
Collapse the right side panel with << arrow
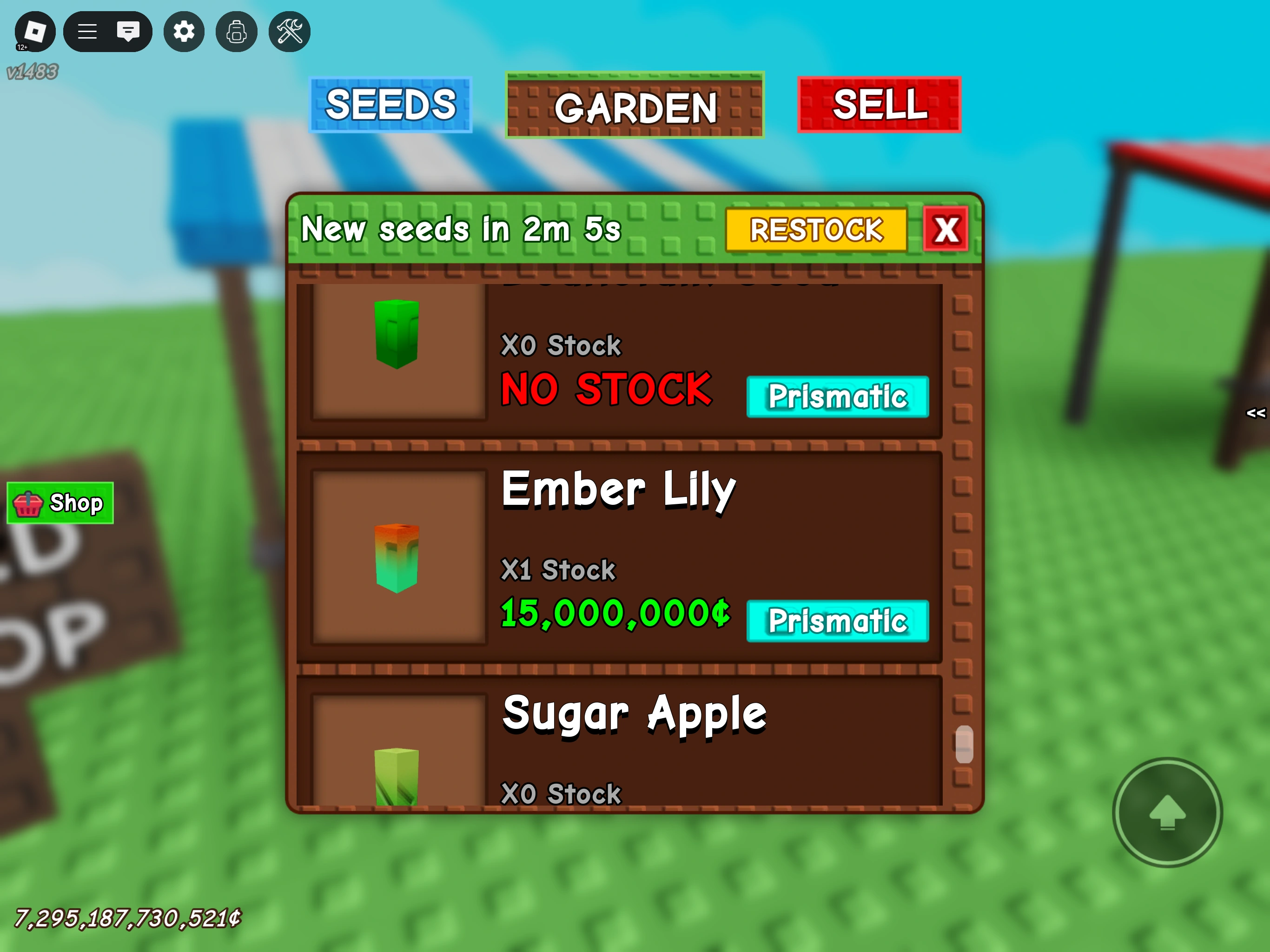tap(1255, 412)
